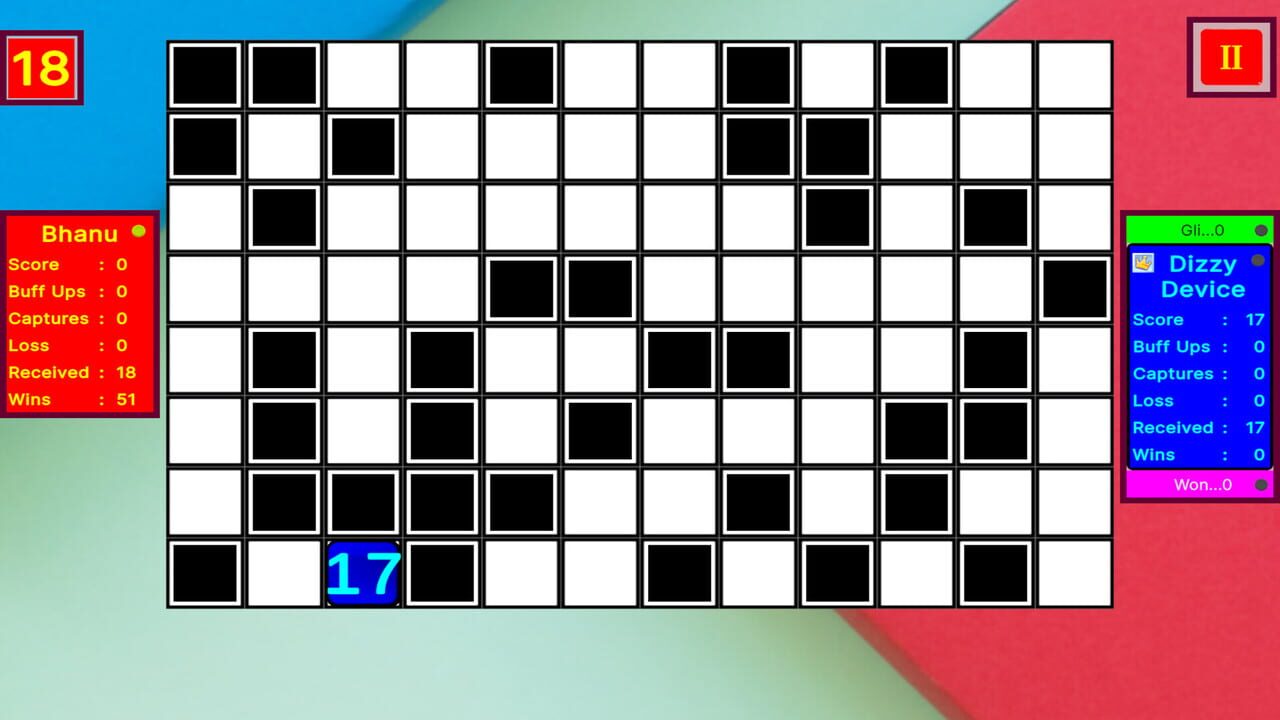Select the blue 17 game piece on the board

[362, 572]
